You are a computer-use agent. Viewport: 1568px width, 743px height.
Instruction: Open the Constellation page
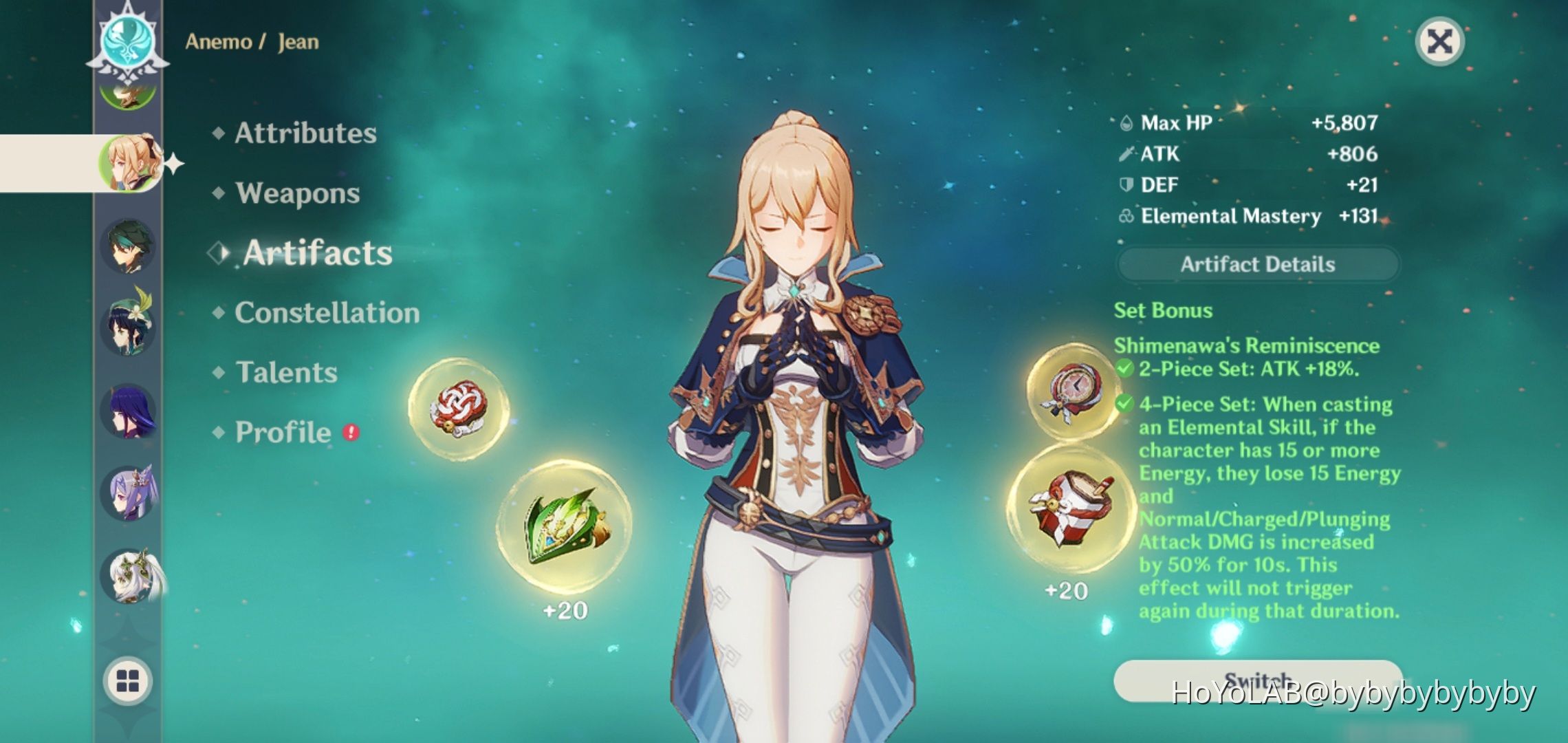click(x=327, y=313)
